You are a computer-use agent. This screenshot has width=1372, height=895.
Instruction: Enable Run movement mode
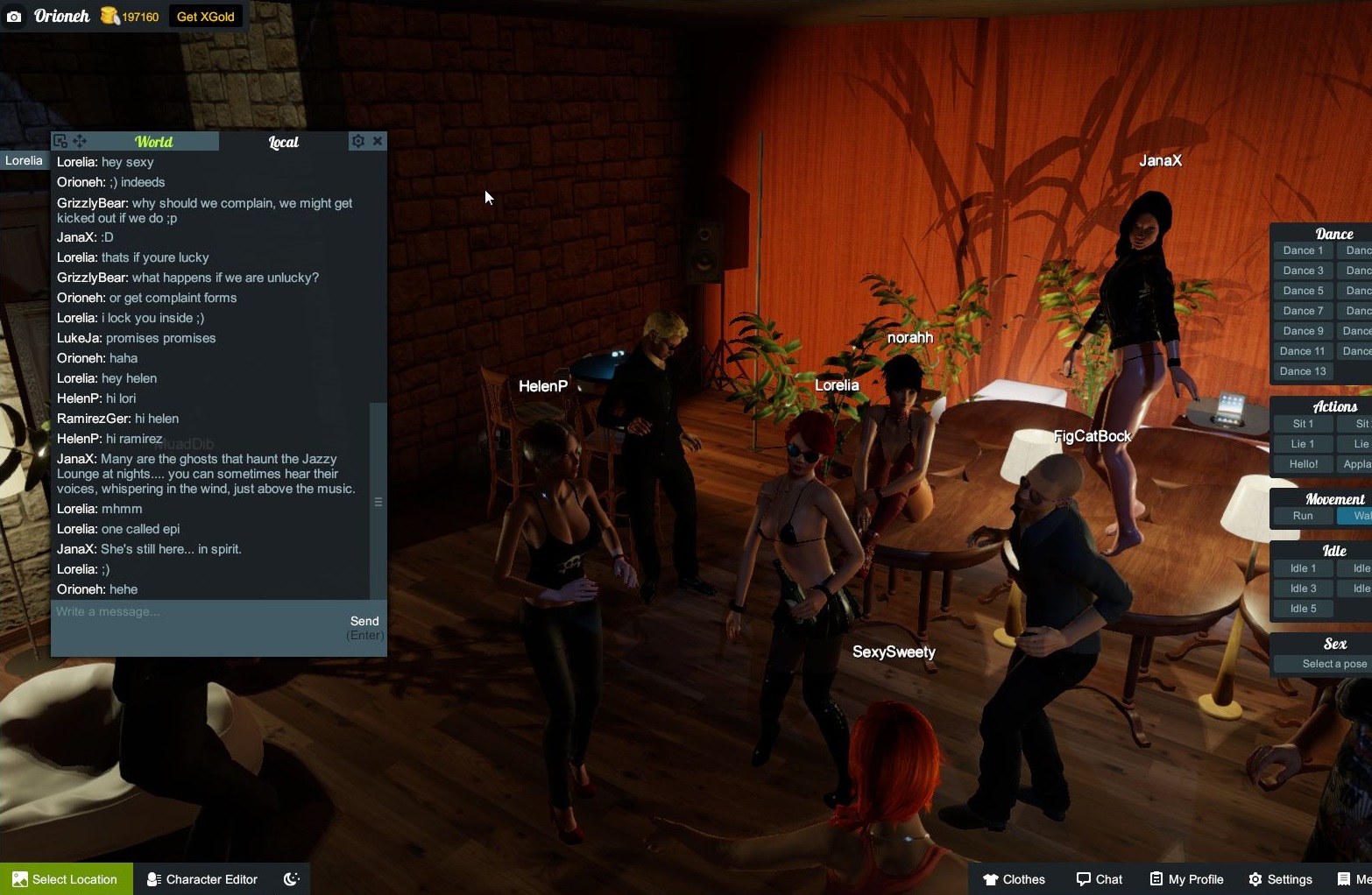[x=1302, y=516]
